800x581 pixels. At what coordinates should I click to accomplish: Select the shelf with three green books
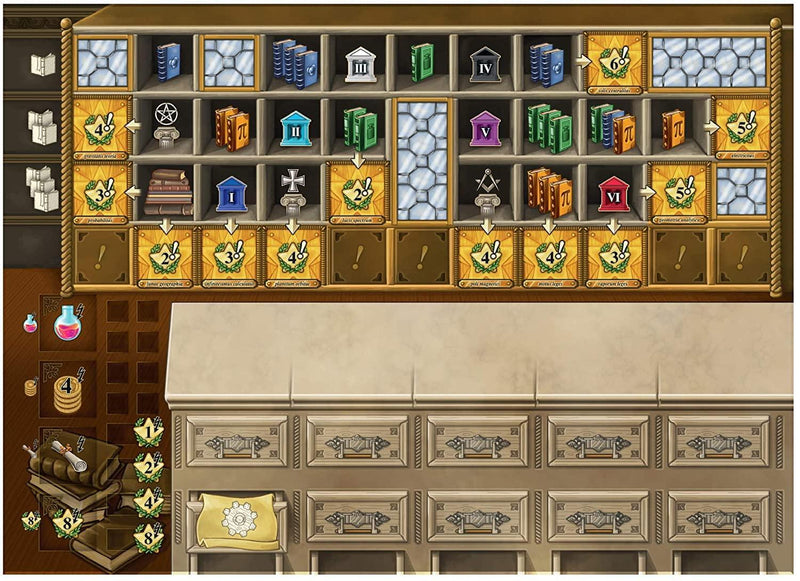click(x=547, y=127)
